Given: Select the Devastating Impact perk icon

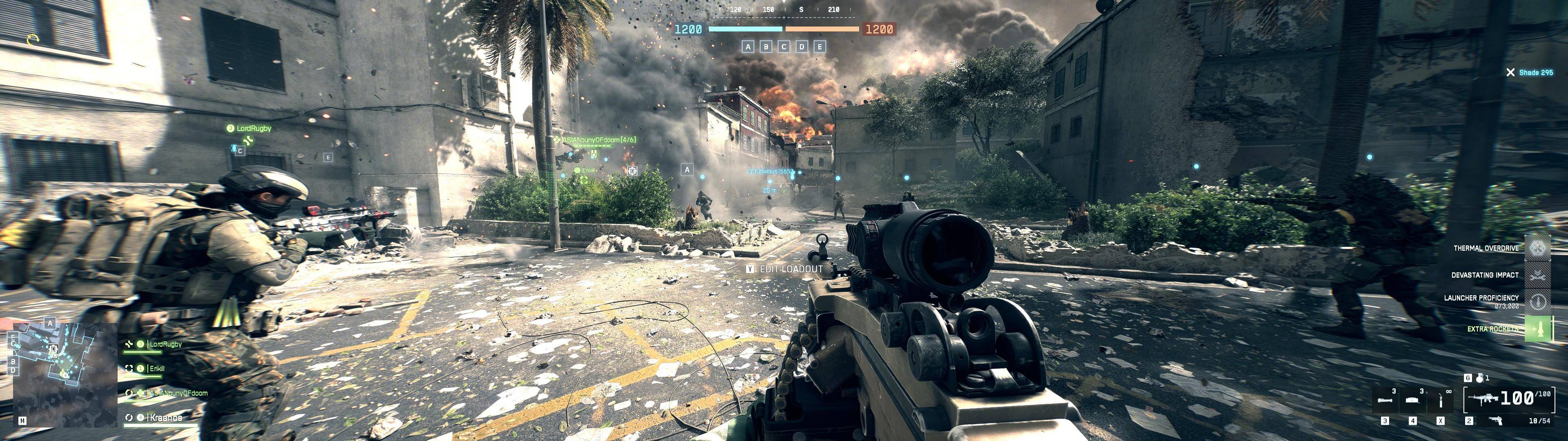Looking at the screenshot, I should tap(1537, 275).
